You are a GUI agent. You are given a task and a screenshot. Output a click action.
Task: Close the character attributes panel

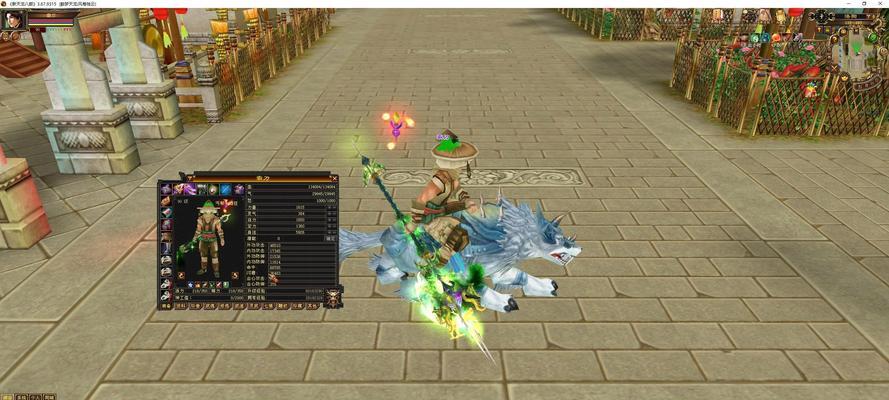pyautogui.click(x=333, y=179)
